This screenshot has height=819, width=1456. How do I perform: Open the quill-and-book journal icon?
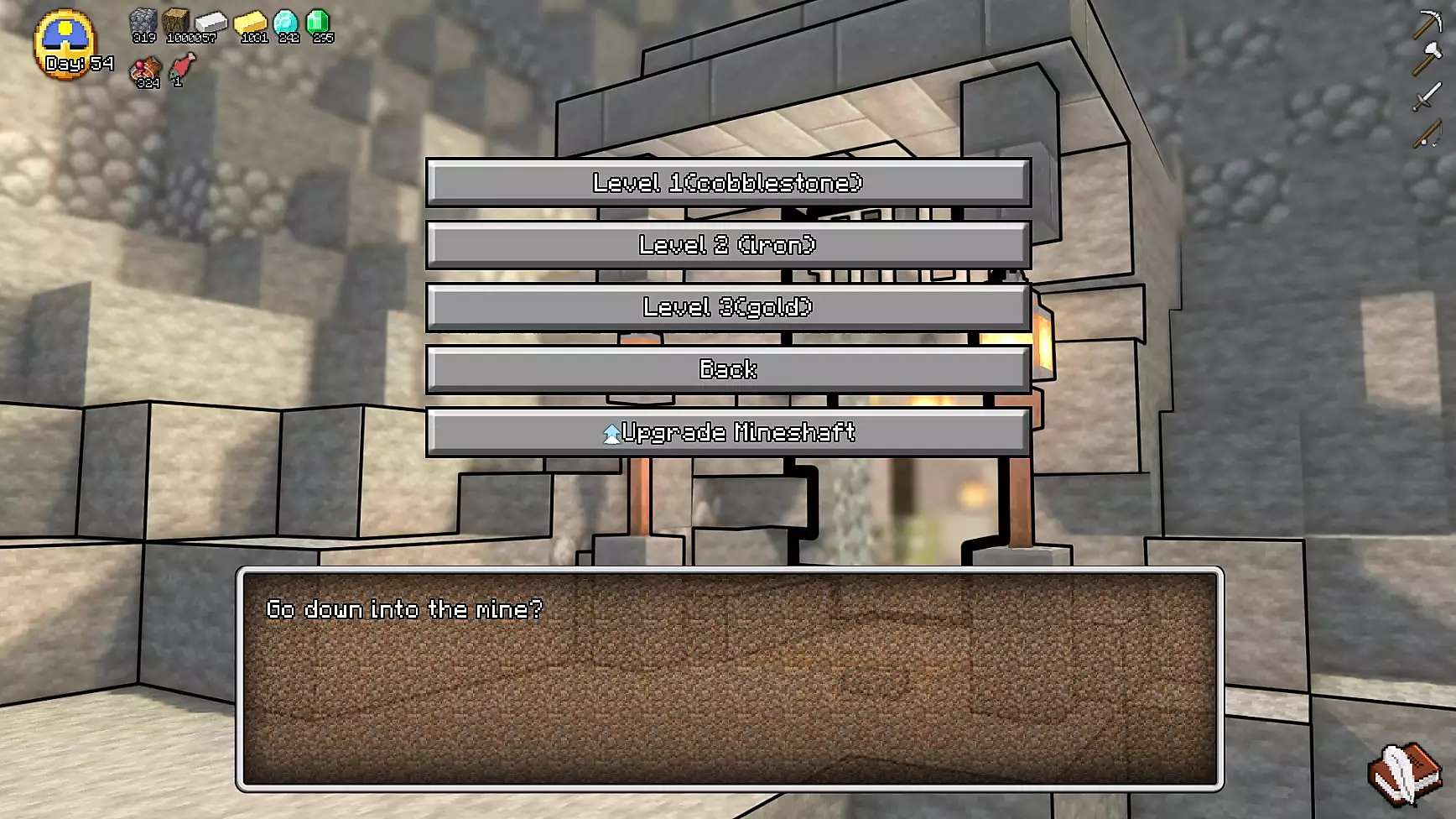tap(1404, 773)
